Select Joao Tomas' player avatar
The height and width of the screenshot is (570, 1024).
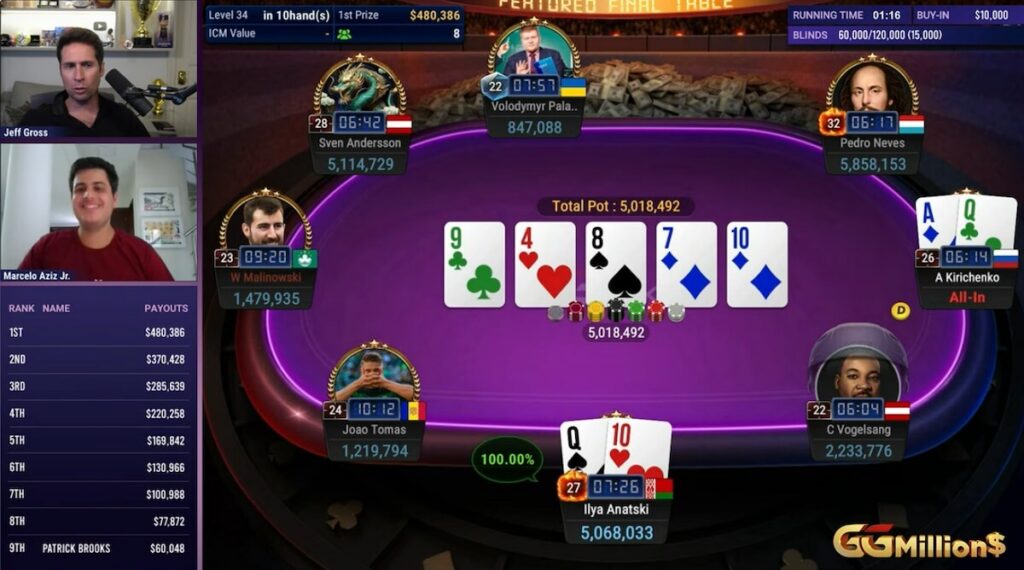point(373,375)
